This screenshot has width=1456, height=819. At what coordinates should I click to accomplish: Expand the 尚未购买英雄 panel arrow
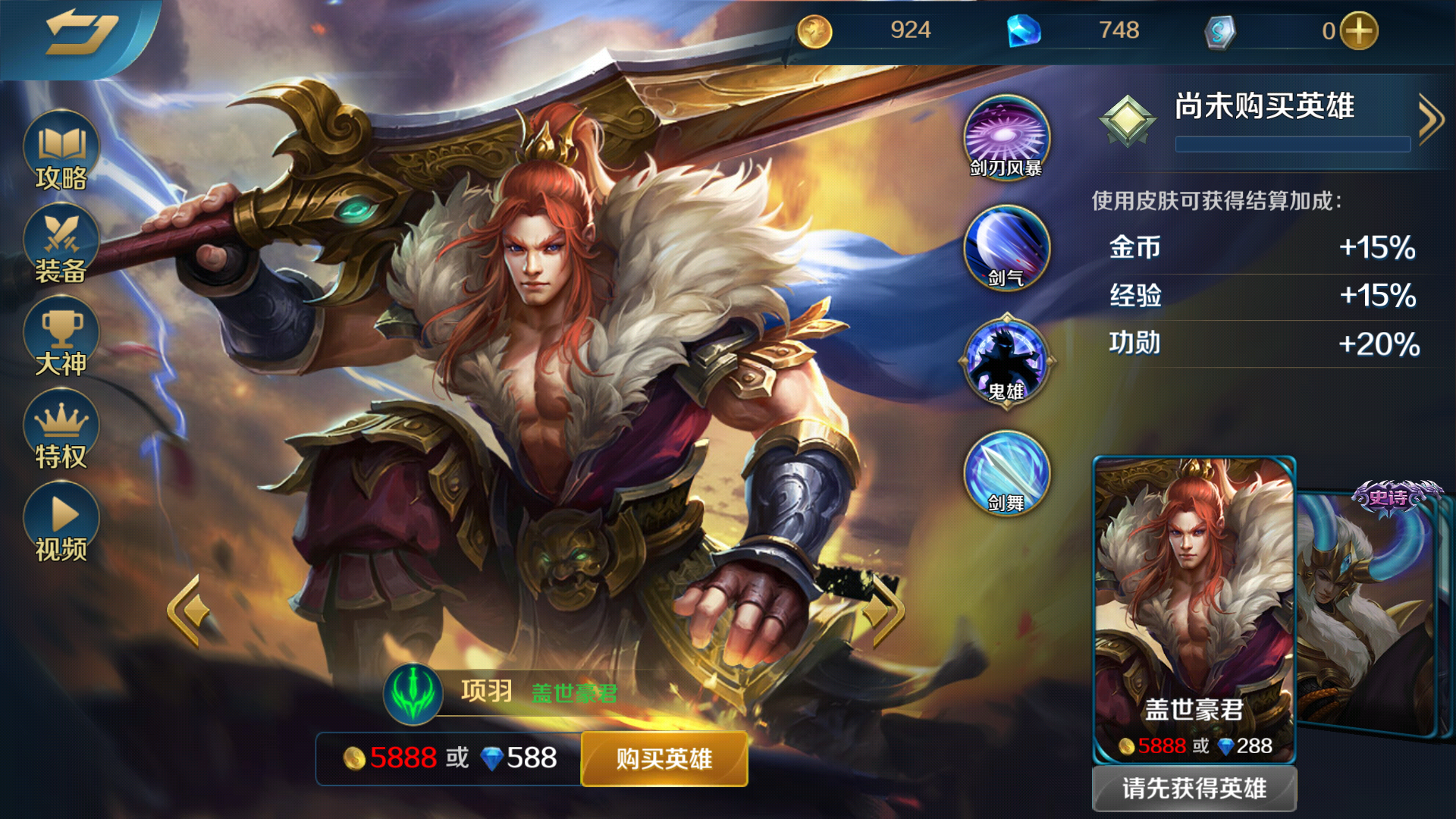1429,119
